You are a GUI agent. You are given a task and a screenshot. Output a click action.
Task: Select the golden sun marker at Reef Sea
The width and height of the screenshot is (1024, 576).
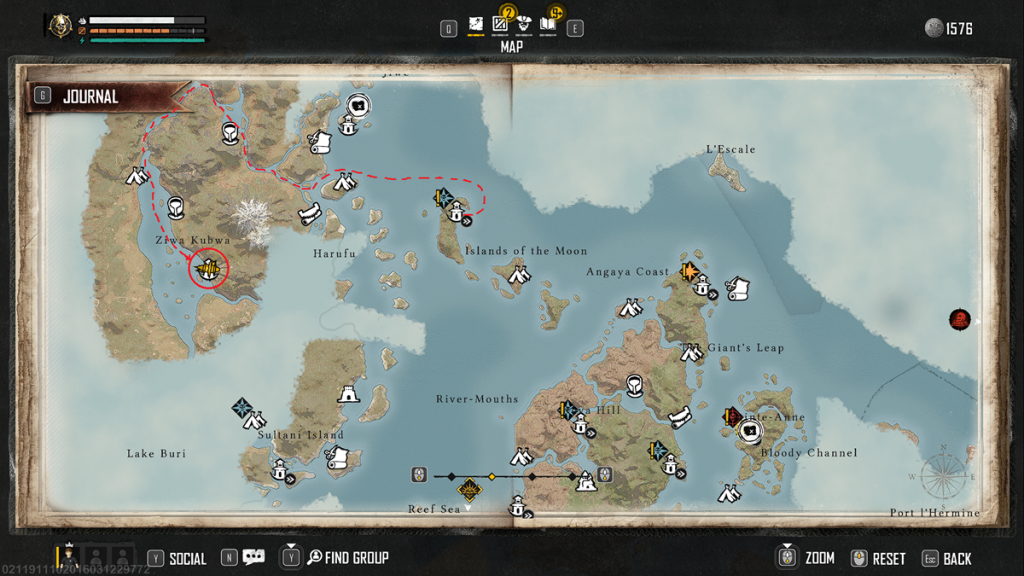[468, 490]
